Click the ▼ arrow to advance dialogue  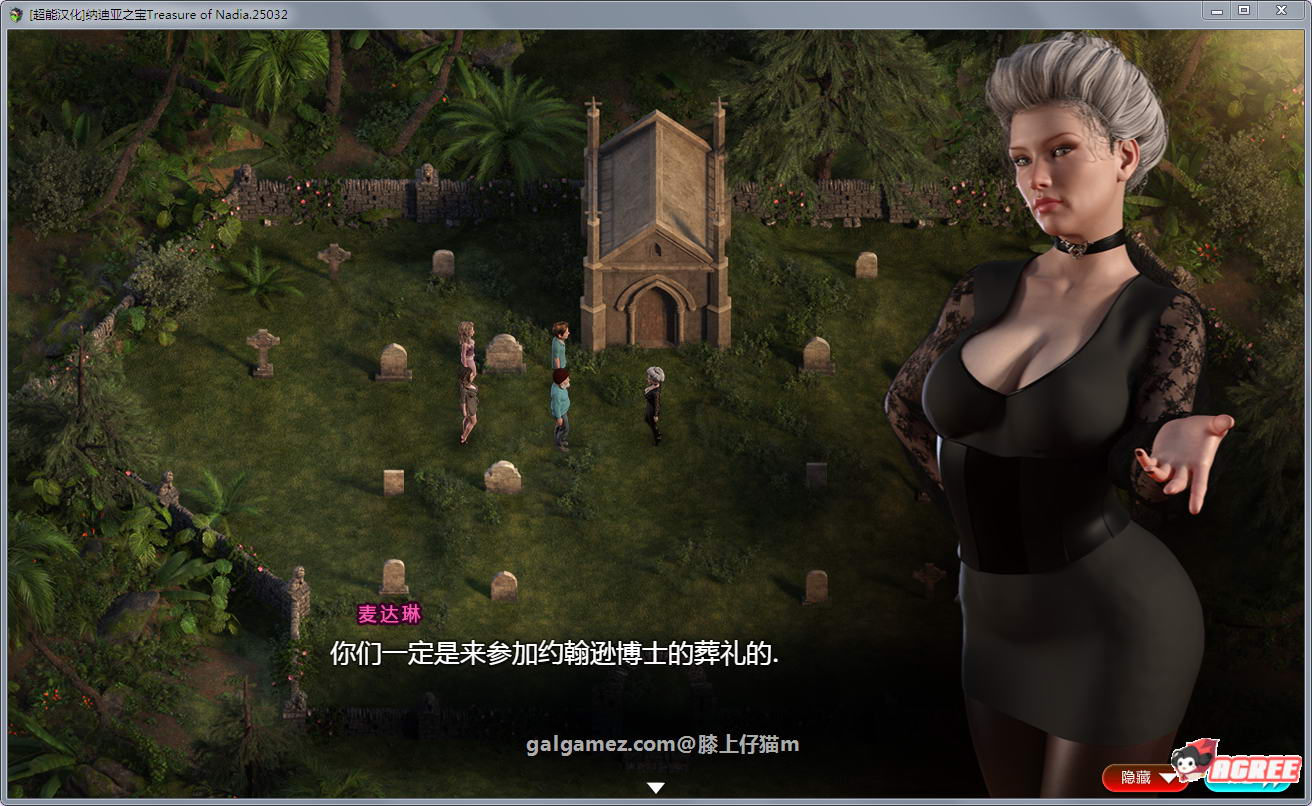[656, 786]
